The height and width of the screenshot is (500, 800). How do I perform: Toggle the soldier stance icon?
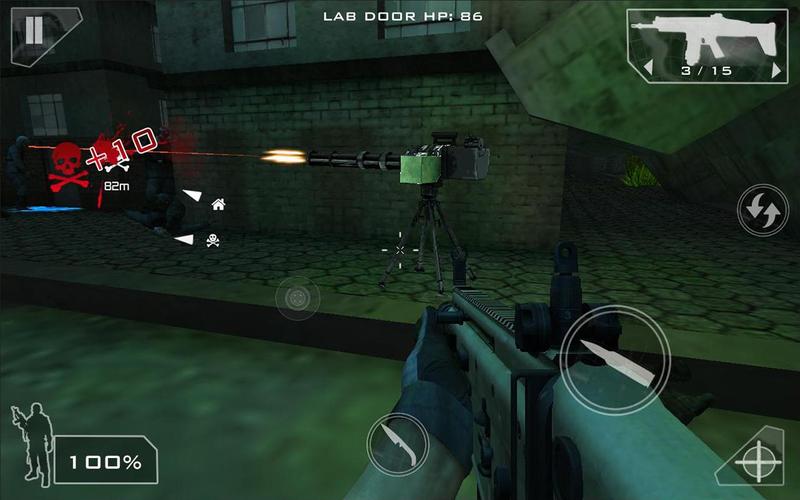31,440
